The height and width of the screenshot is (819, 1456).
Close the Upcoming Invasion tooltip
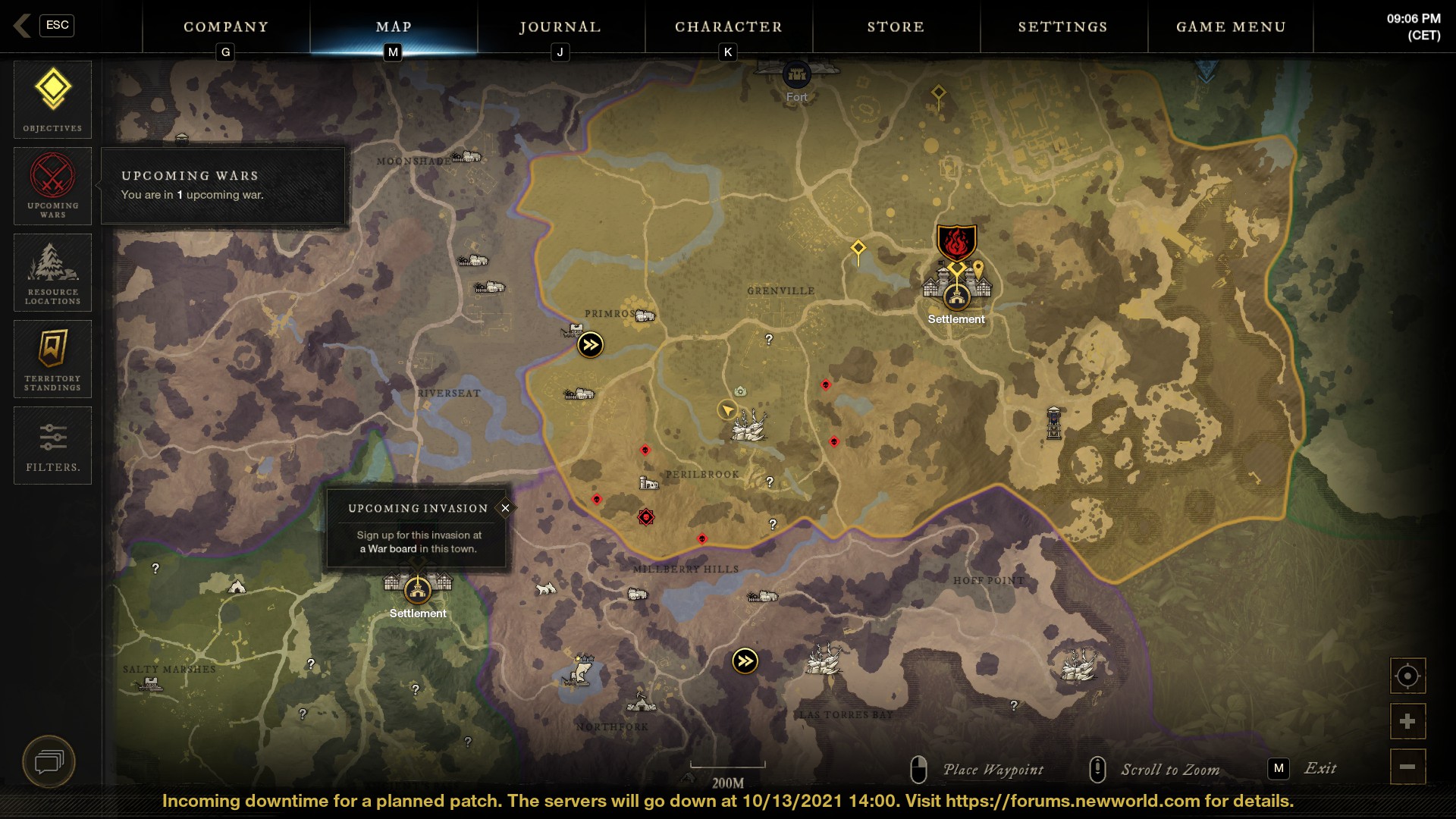505,508
